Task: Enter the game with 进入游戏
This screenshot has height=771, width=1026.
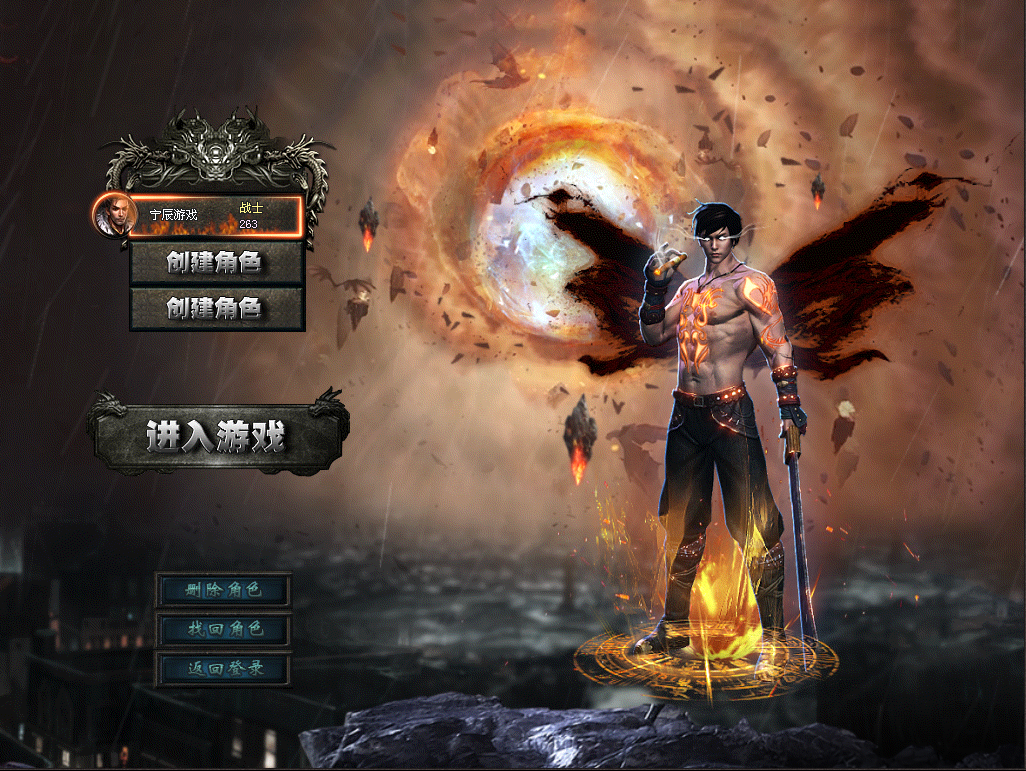Action: click(x=217, y=436)
